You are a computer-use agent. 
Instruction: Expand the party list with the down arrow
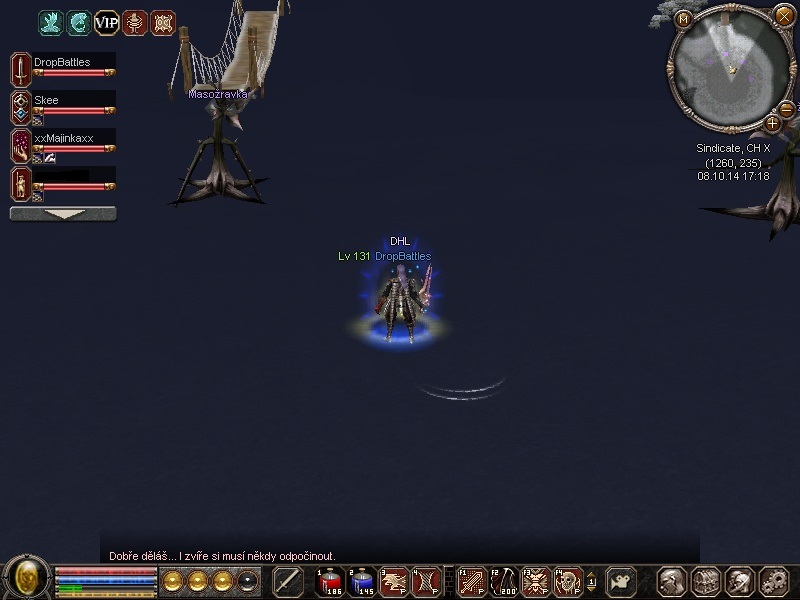tap(63, 214)
